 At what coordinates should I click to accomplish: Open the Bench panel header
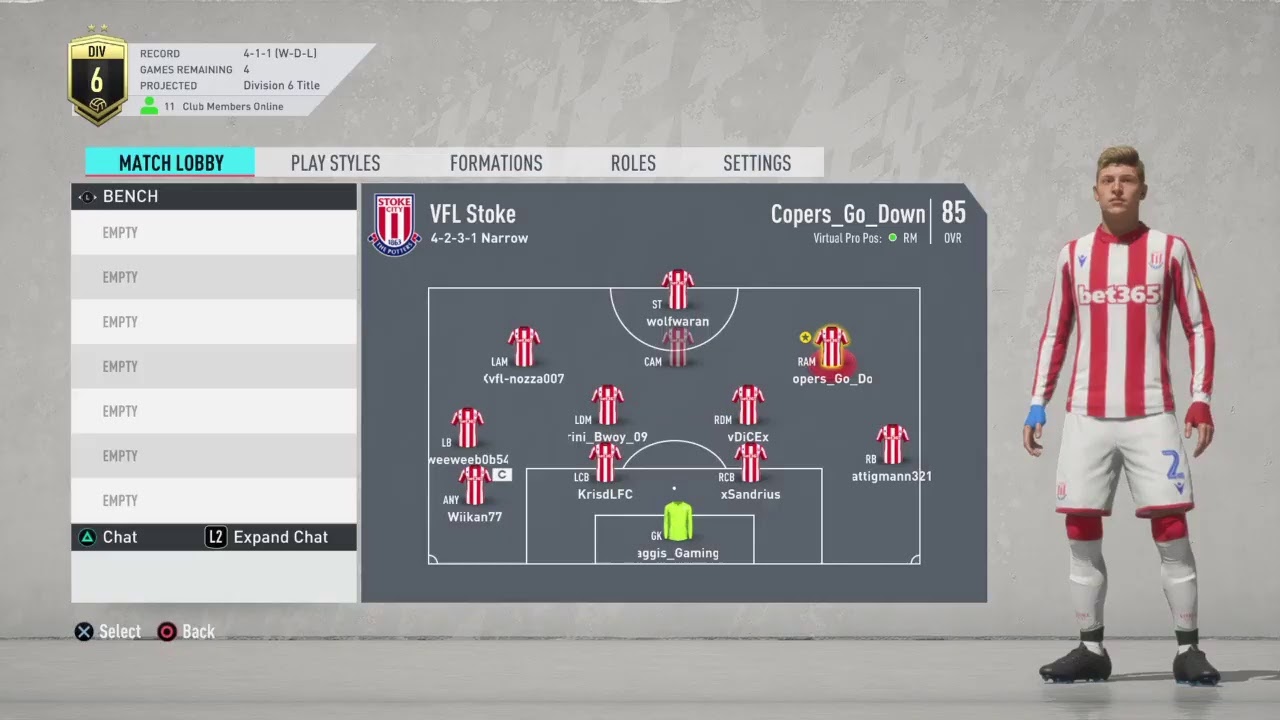click(x=214, y=196)
